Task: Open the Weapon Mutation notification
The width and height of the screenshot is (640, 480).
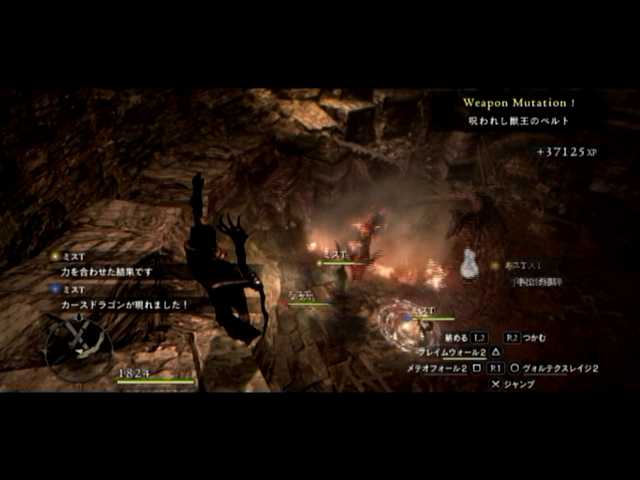Action: pos(519,103)
